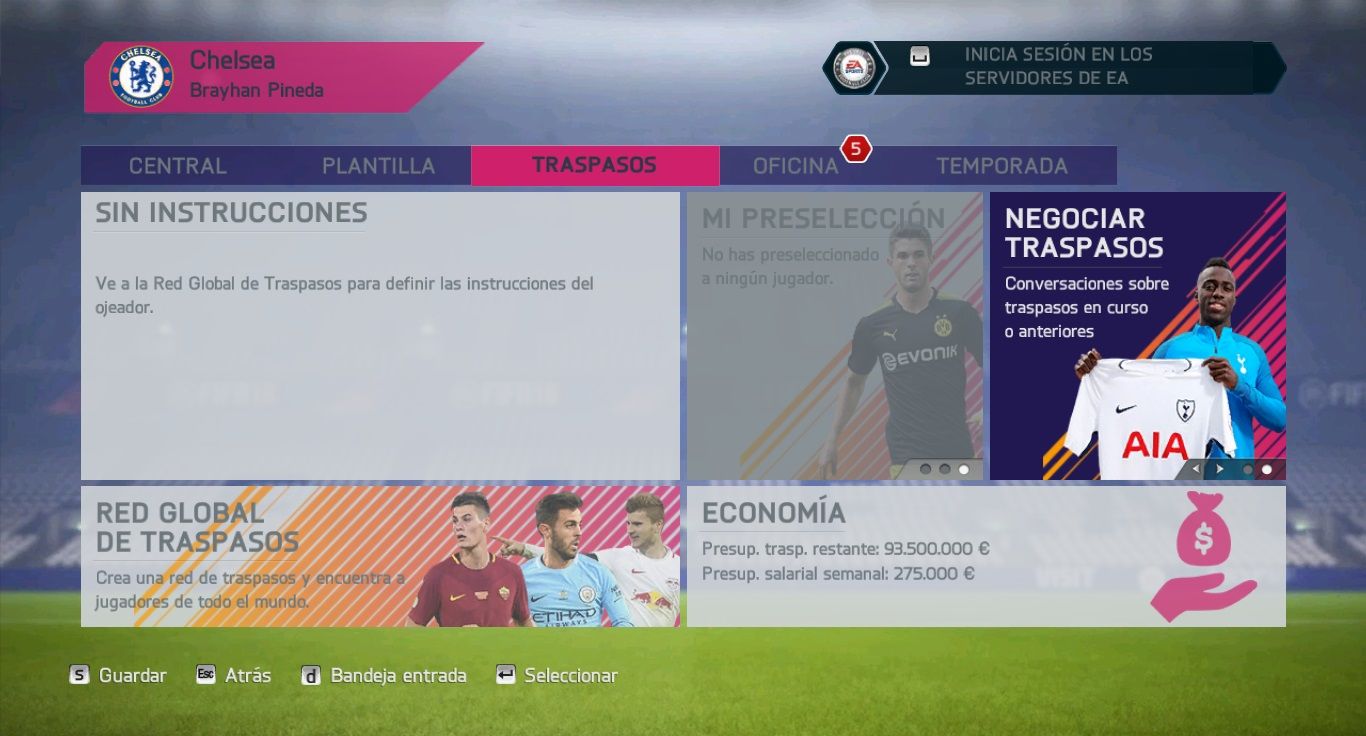Click the right arrow on Negociar Traspasos
The height and width of the screenshot is (736, 1366).
click(1219, 469)
